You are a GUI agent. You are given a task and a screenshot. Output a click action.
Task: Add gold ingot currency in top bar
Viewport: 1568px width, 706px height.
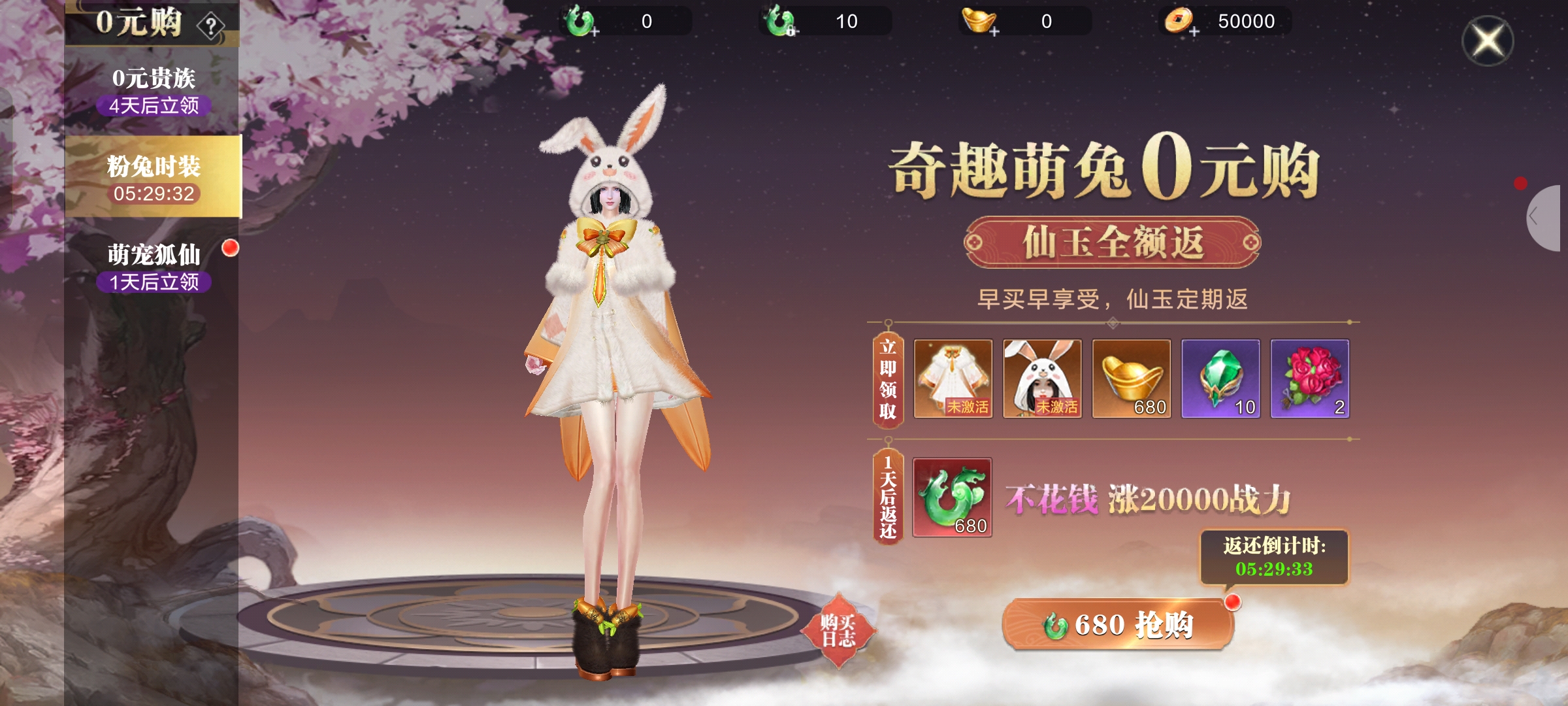(981, 22)
